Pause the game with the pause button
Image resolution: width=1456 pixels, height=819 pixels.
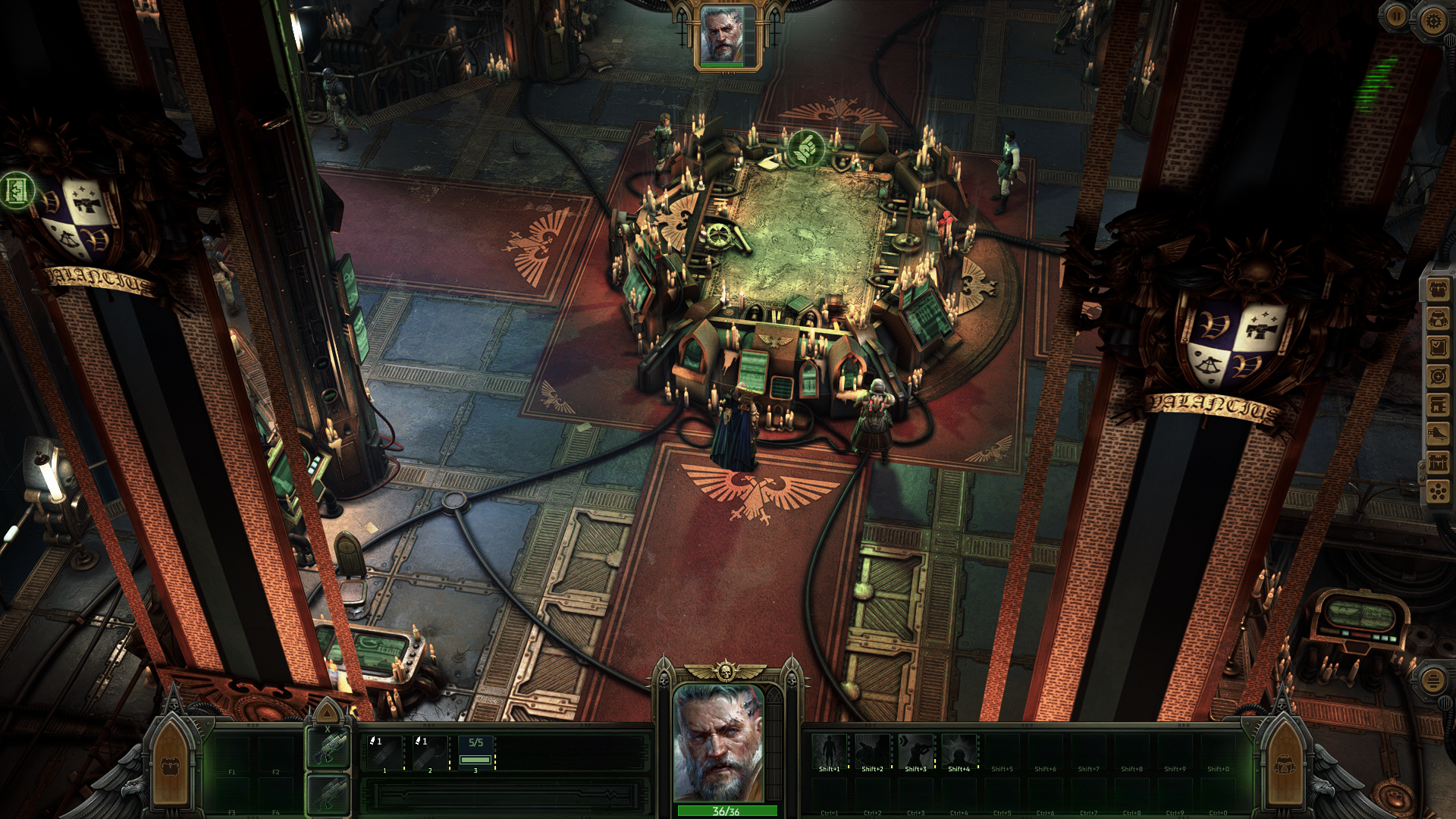pyautogui.click(x=1396, y=16)
